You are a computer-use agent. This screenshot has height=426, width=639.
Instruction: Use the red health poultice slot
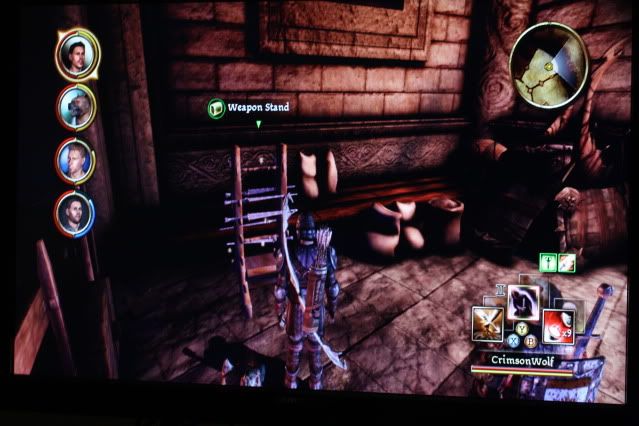click(557, 324)
